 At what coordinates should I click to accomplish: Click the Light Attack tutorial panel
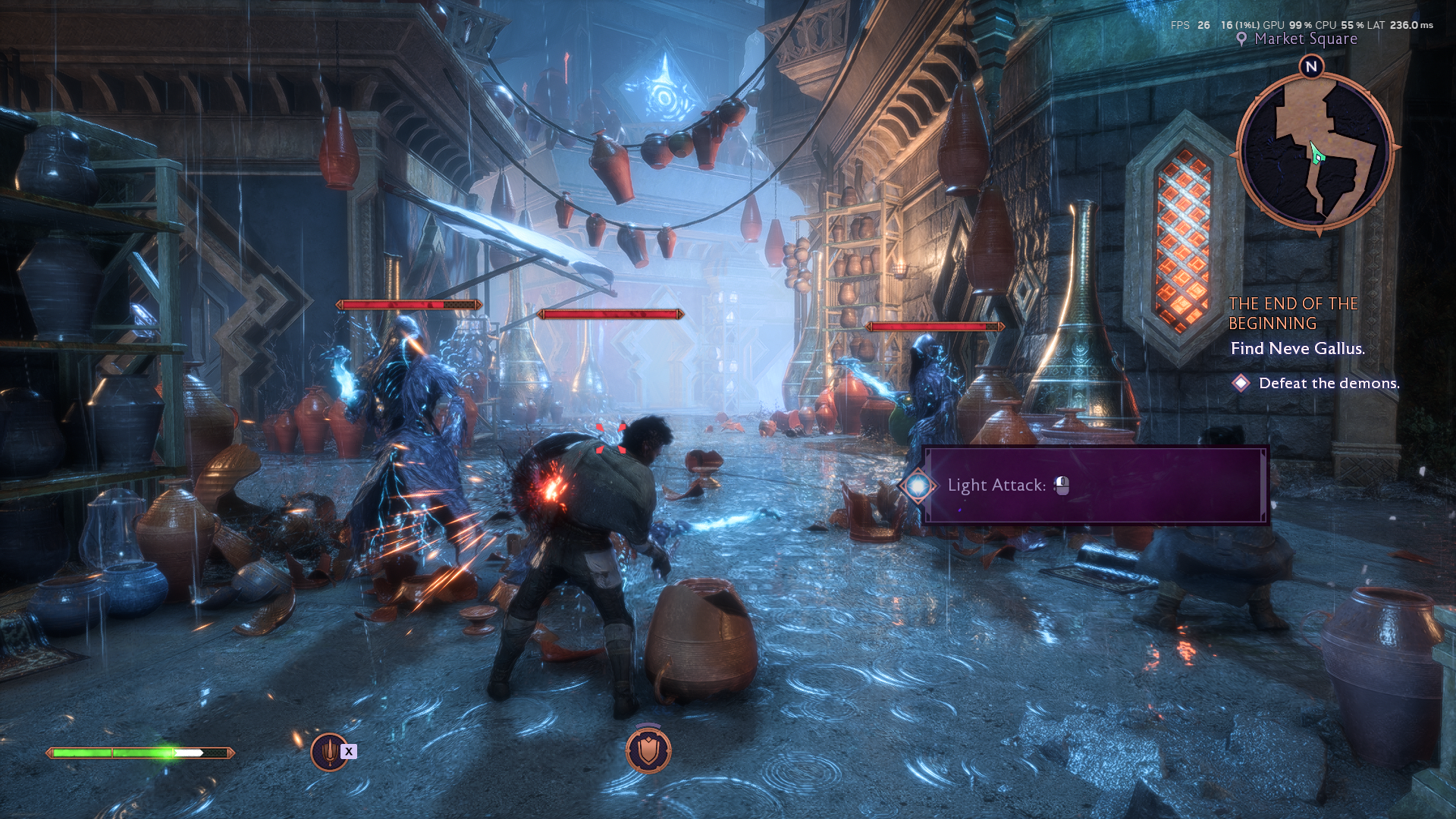[x=1094, y=485]
